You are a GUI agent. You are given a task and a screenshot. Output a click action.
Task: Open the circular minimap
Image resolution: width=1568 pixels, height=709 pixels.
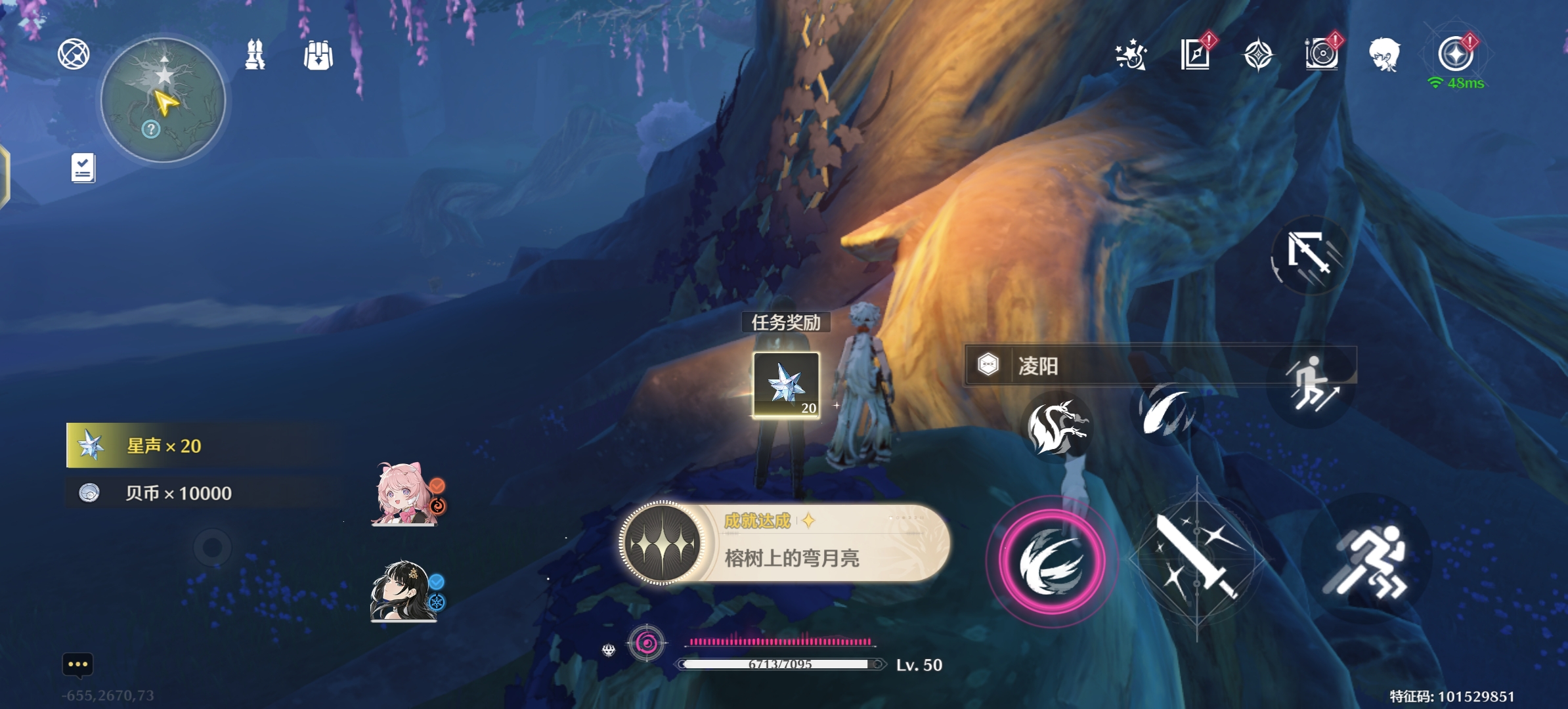(x=163, y=100)
